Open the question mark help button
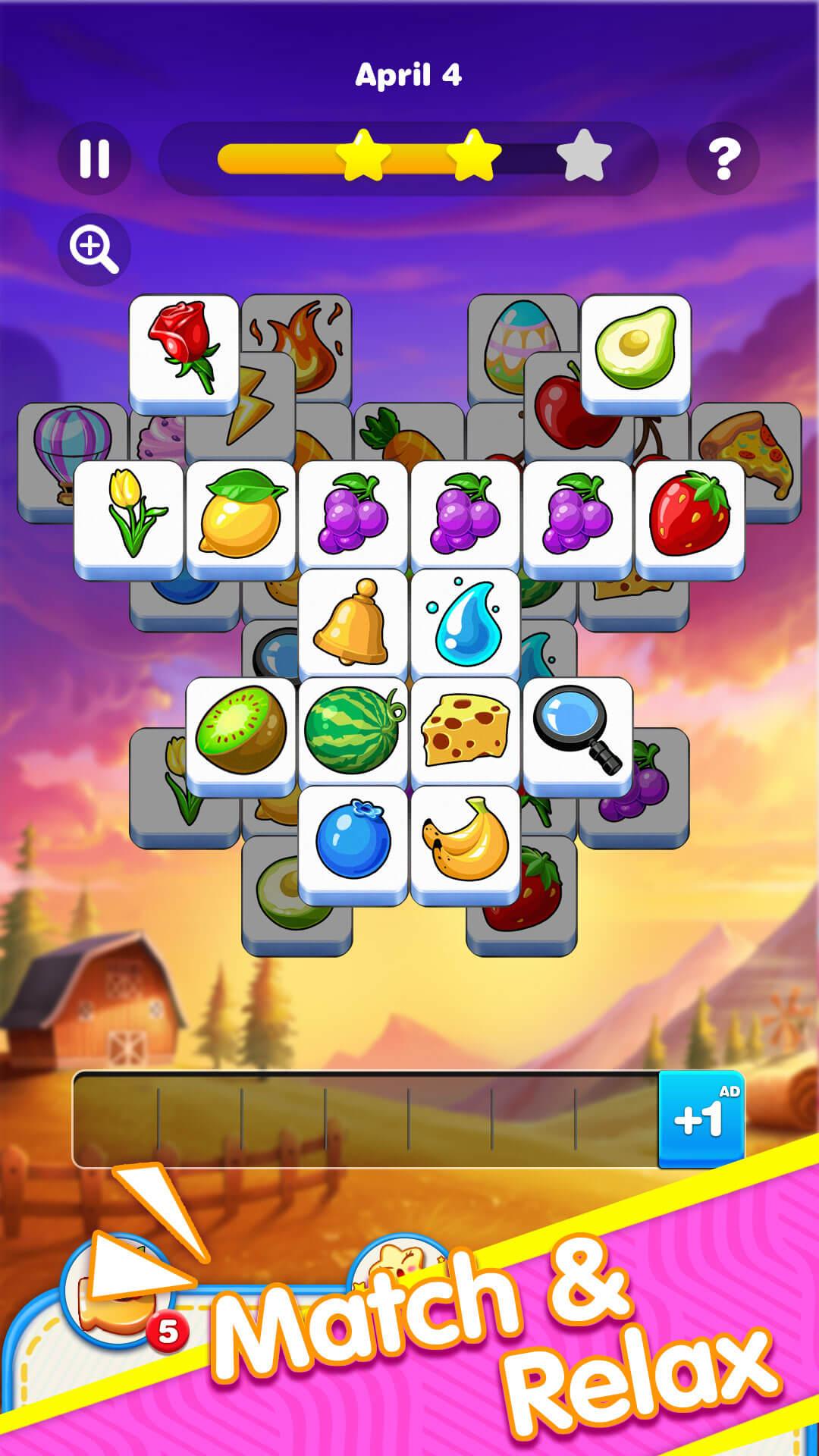The height and width of the screenshot is (1456, 819). (723, 158)
